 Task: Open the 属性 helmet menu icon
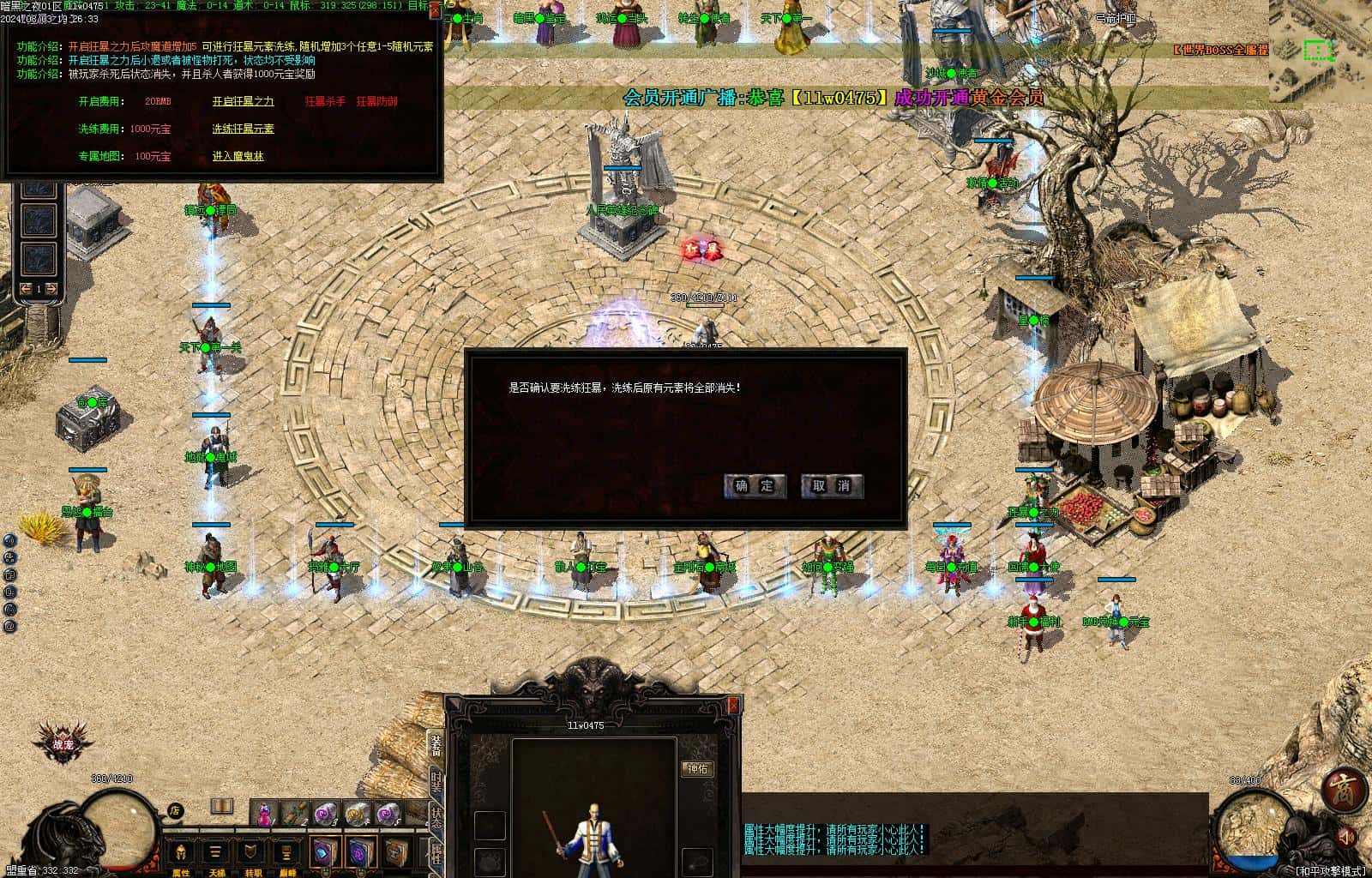[180, 853]
